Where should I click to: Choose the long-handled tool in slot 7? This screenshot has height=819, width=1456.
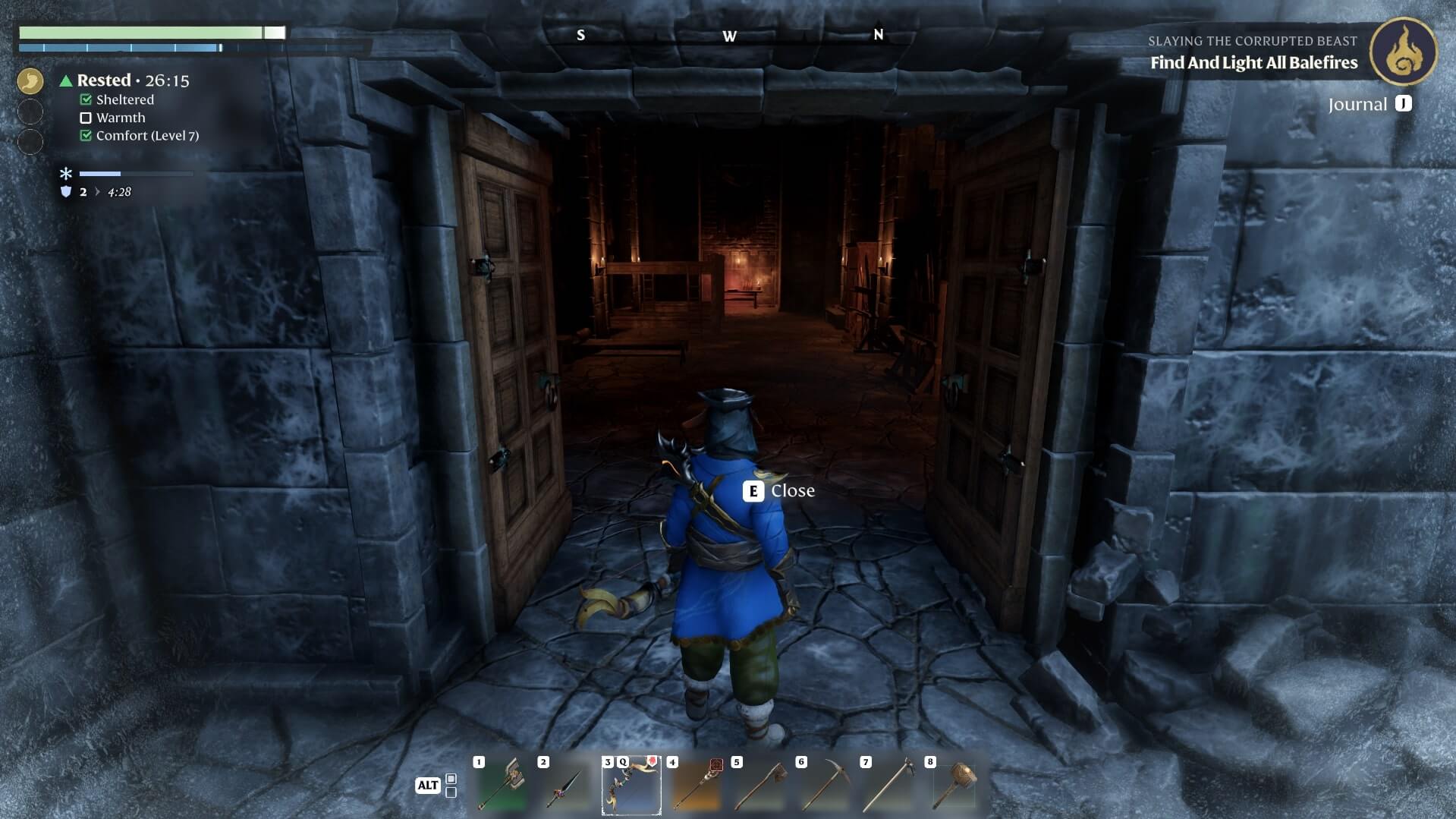[x=889, y=786]
